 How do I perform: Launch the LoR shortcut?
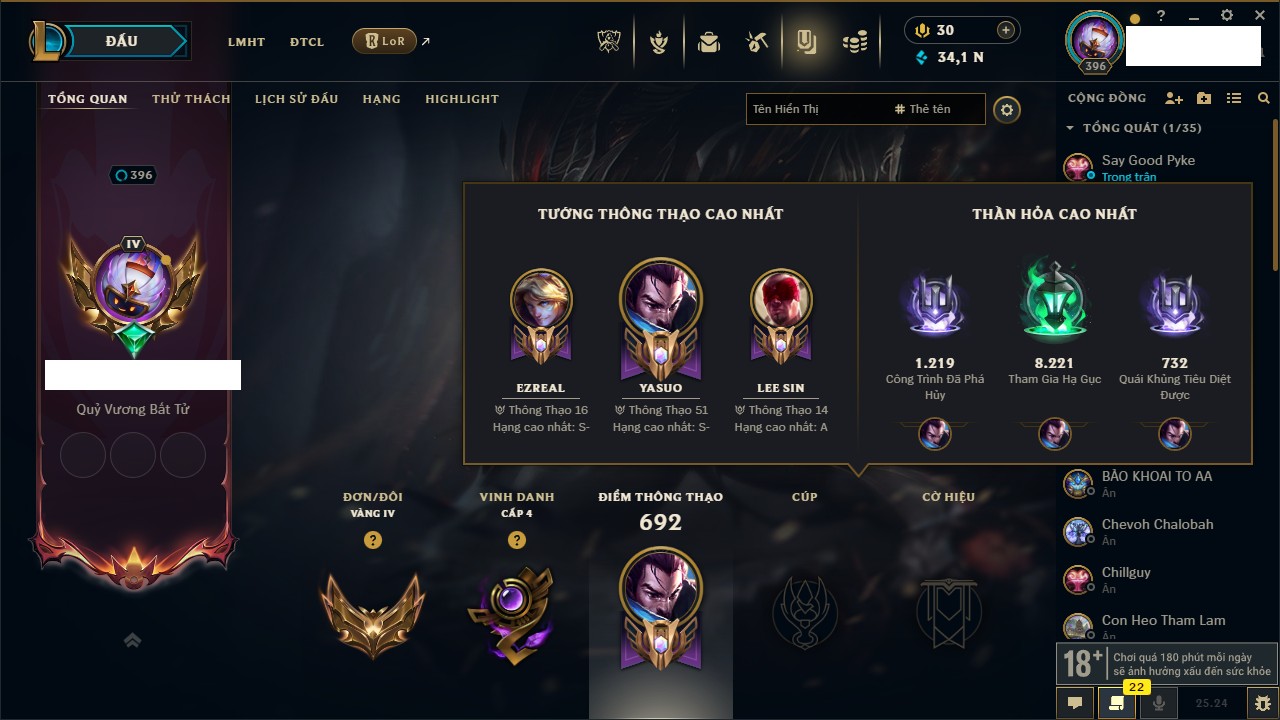[x=384, y=42]
